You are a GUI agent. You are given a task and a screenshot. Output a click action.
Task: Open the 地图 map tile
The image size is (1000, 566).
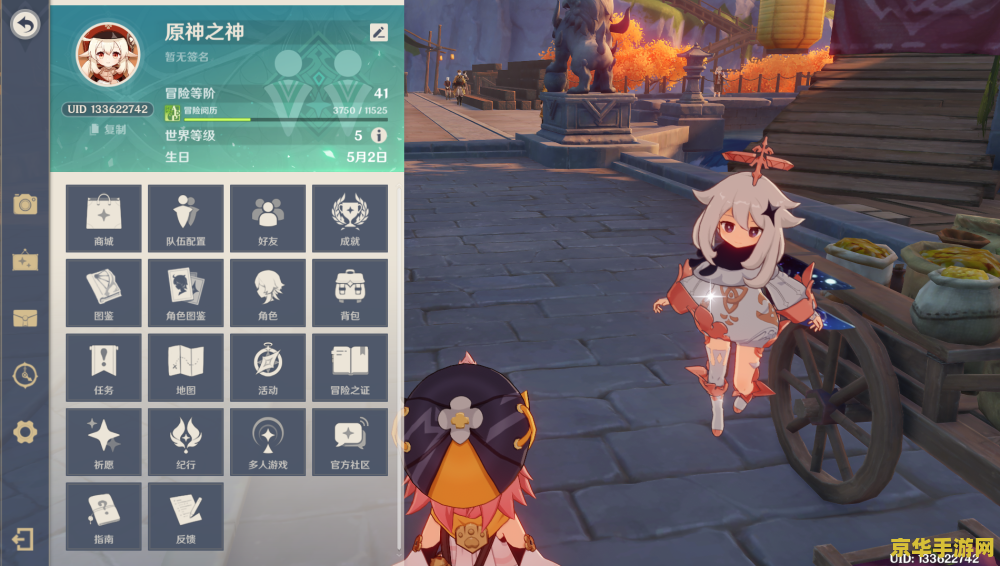186,367
